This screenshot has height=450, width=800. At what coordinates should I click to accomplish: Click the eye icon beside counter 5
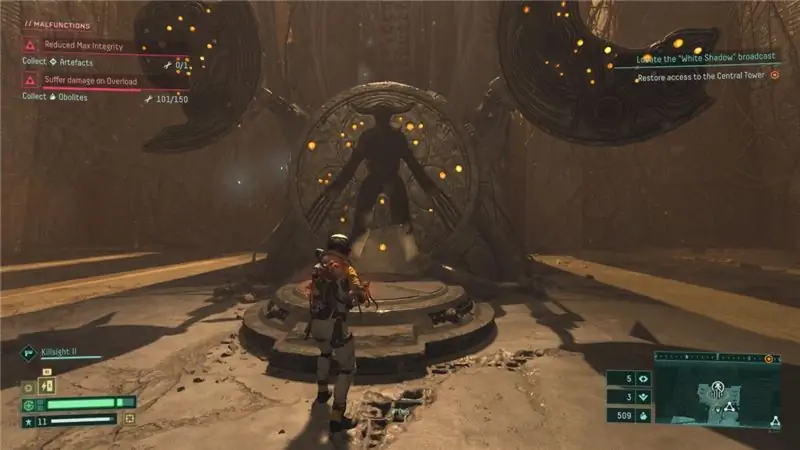pyautogui.click(x=642, y=379)
